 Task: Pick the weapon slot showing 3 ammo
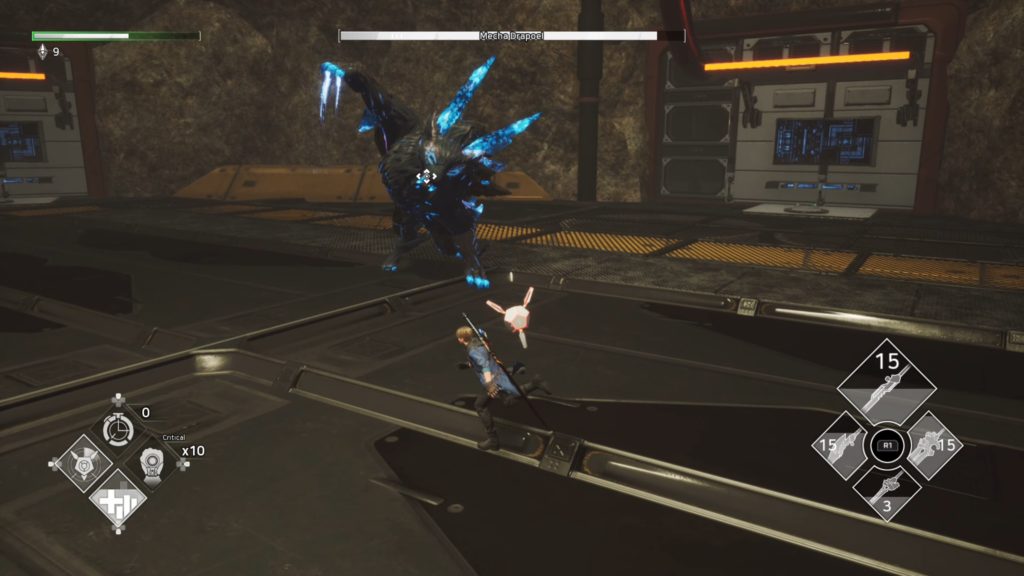coord(886,493)
